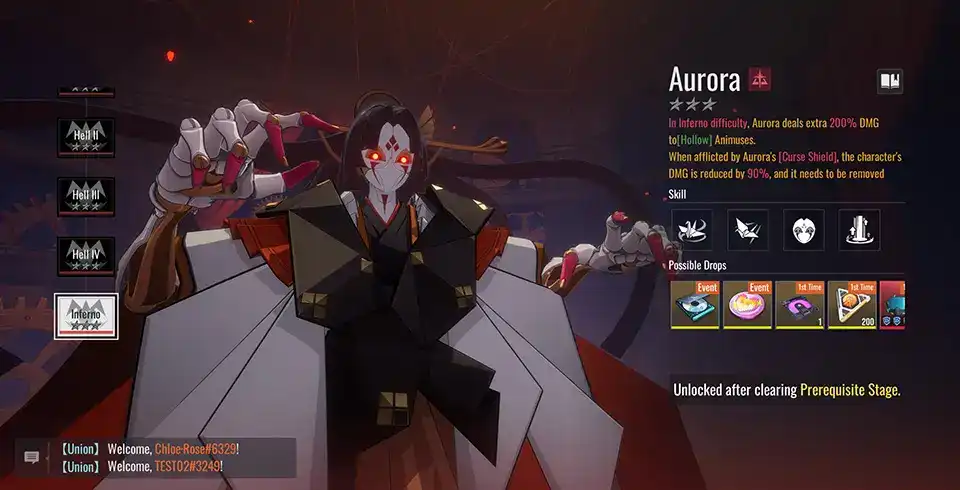Click Chloe-Rose#6329's name in Union chat
The image size is (960, 490).
click(x=195, y=449)
